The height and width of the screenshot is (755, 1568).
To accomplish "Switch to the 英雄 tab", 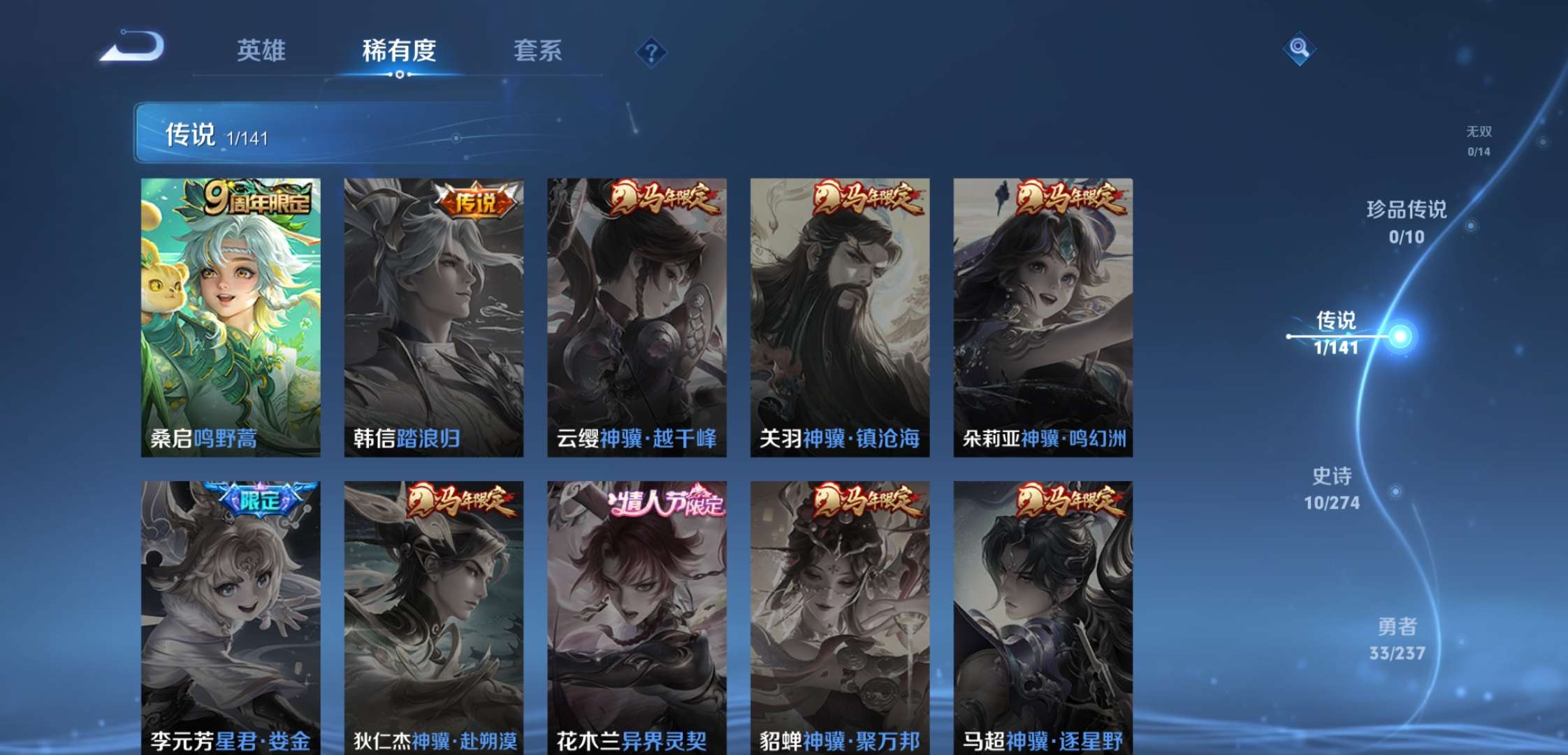I will (260, 50).
